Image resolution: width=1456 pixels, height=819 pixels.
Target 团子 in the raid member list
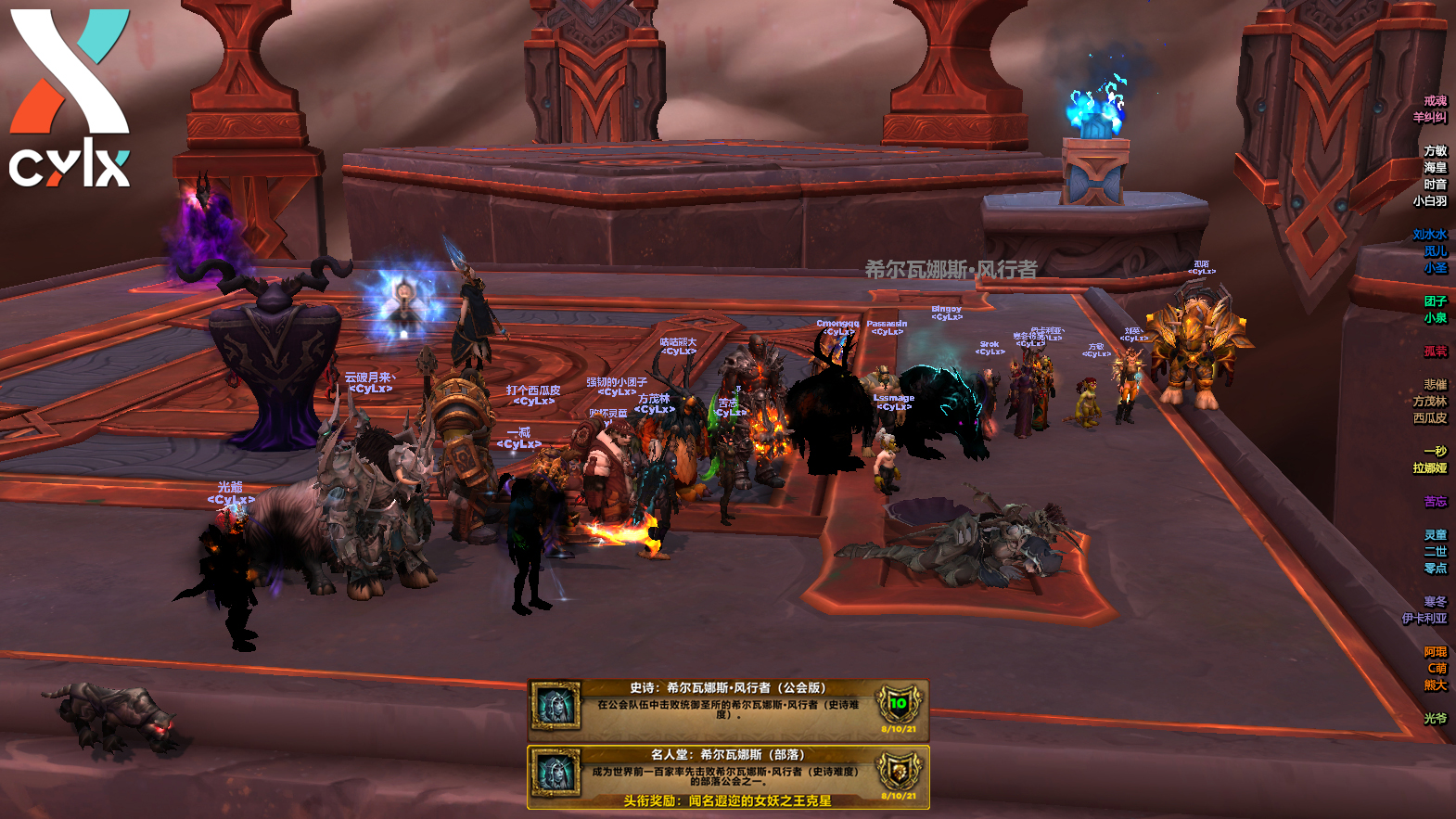click(x=1435, y=301)
